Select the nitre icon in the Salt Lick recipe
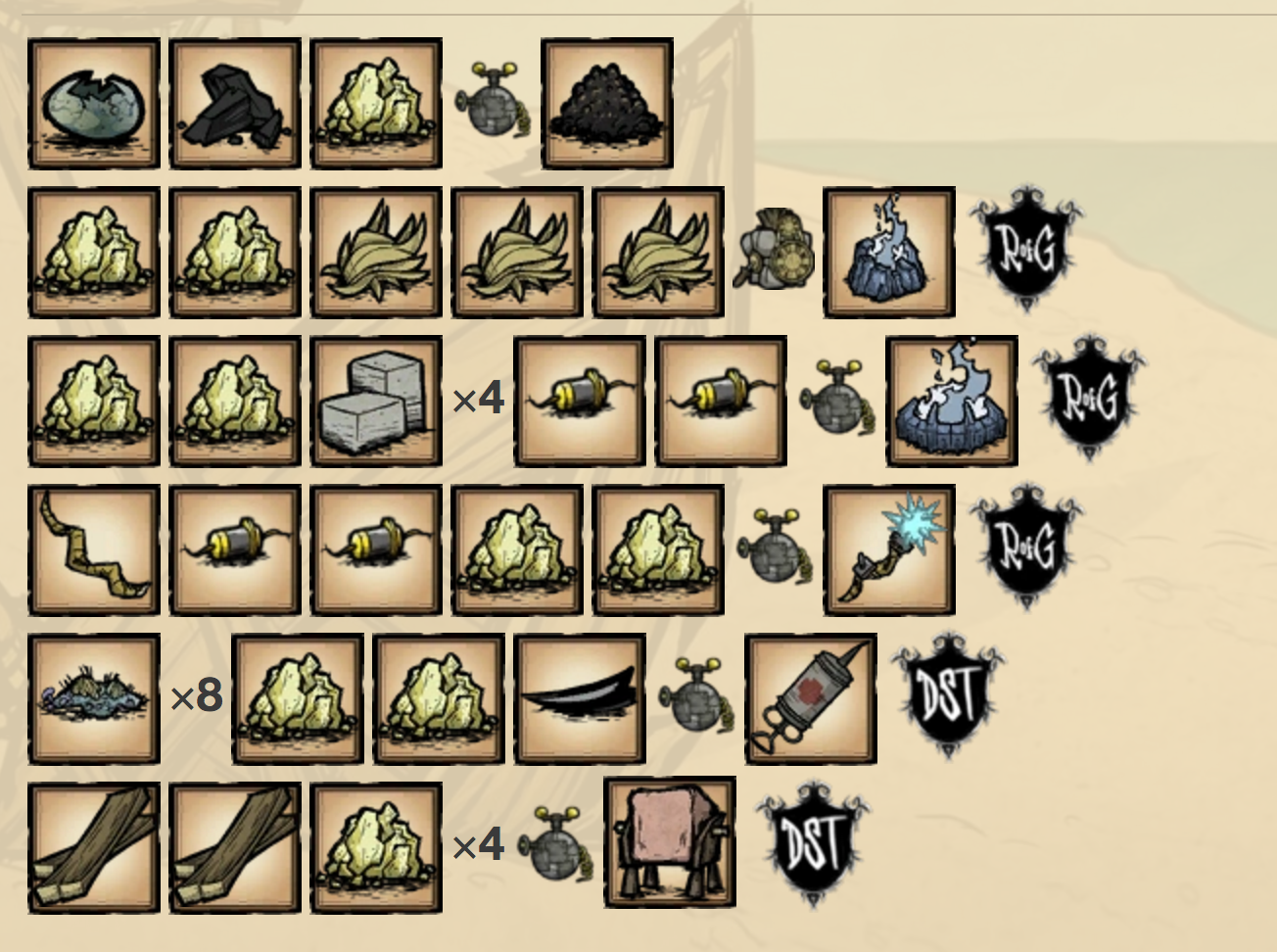The width and height of the screenshot is (1277, 952). point(376,847)
